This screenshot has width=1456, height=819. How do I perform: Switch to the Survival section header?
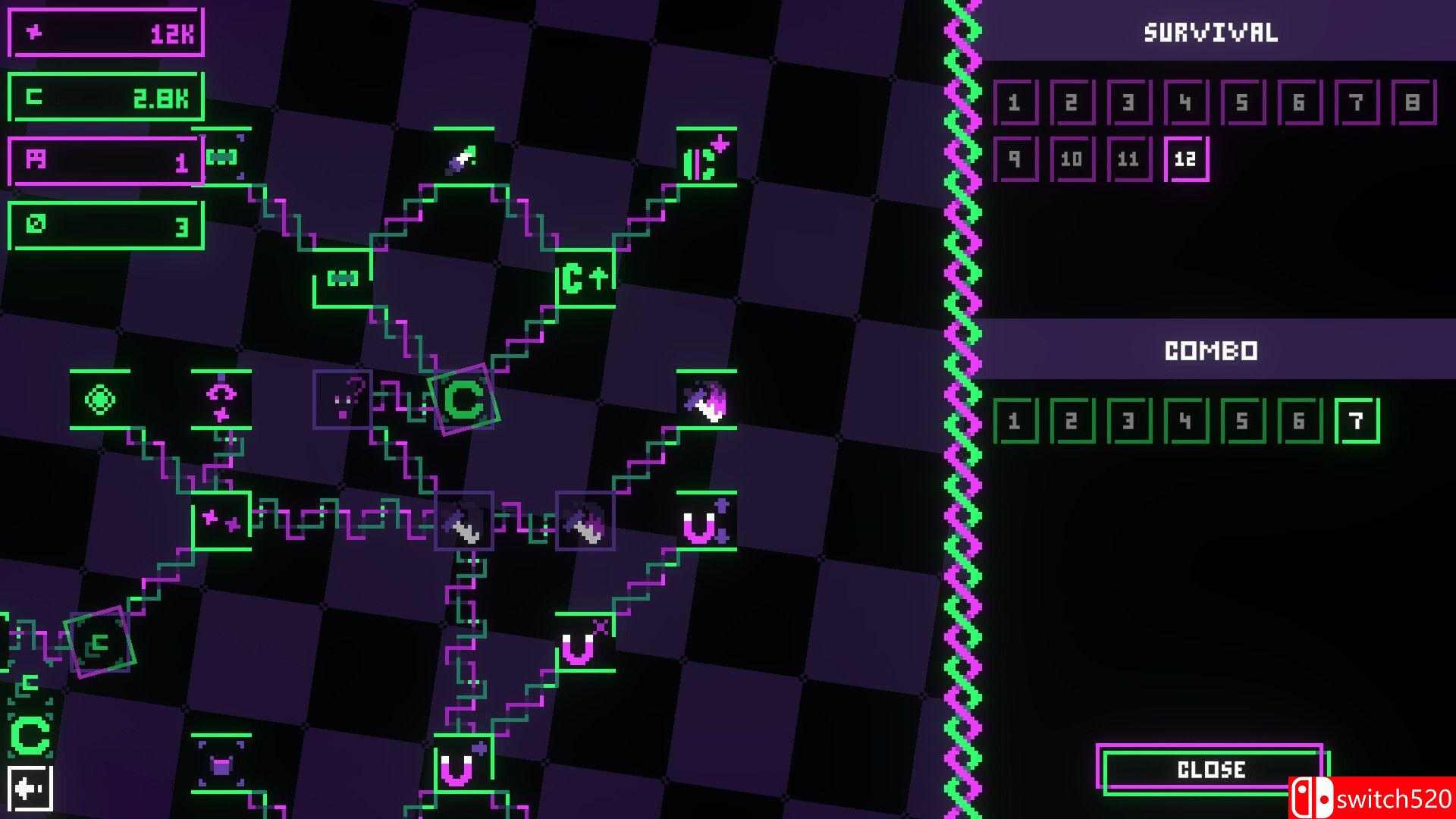[x=1211, y=32]
